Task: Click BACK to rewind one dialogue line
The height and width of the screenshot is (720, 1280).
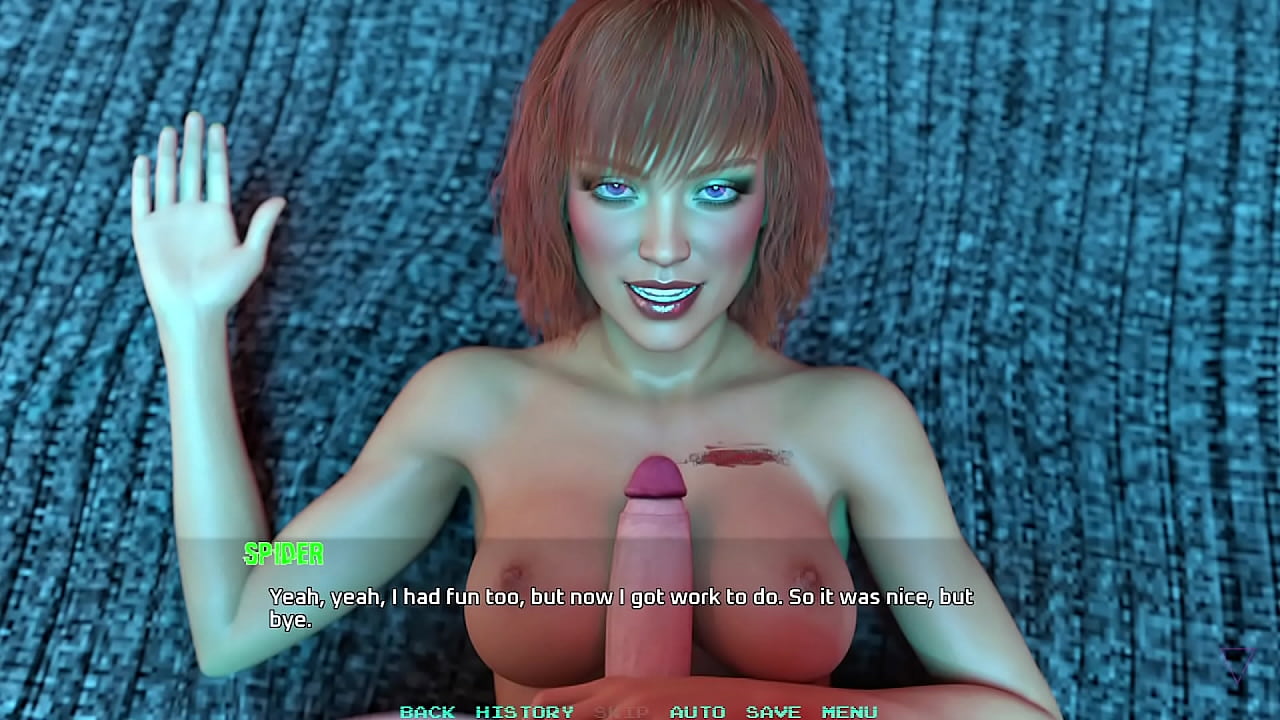Action: [428, 713]
